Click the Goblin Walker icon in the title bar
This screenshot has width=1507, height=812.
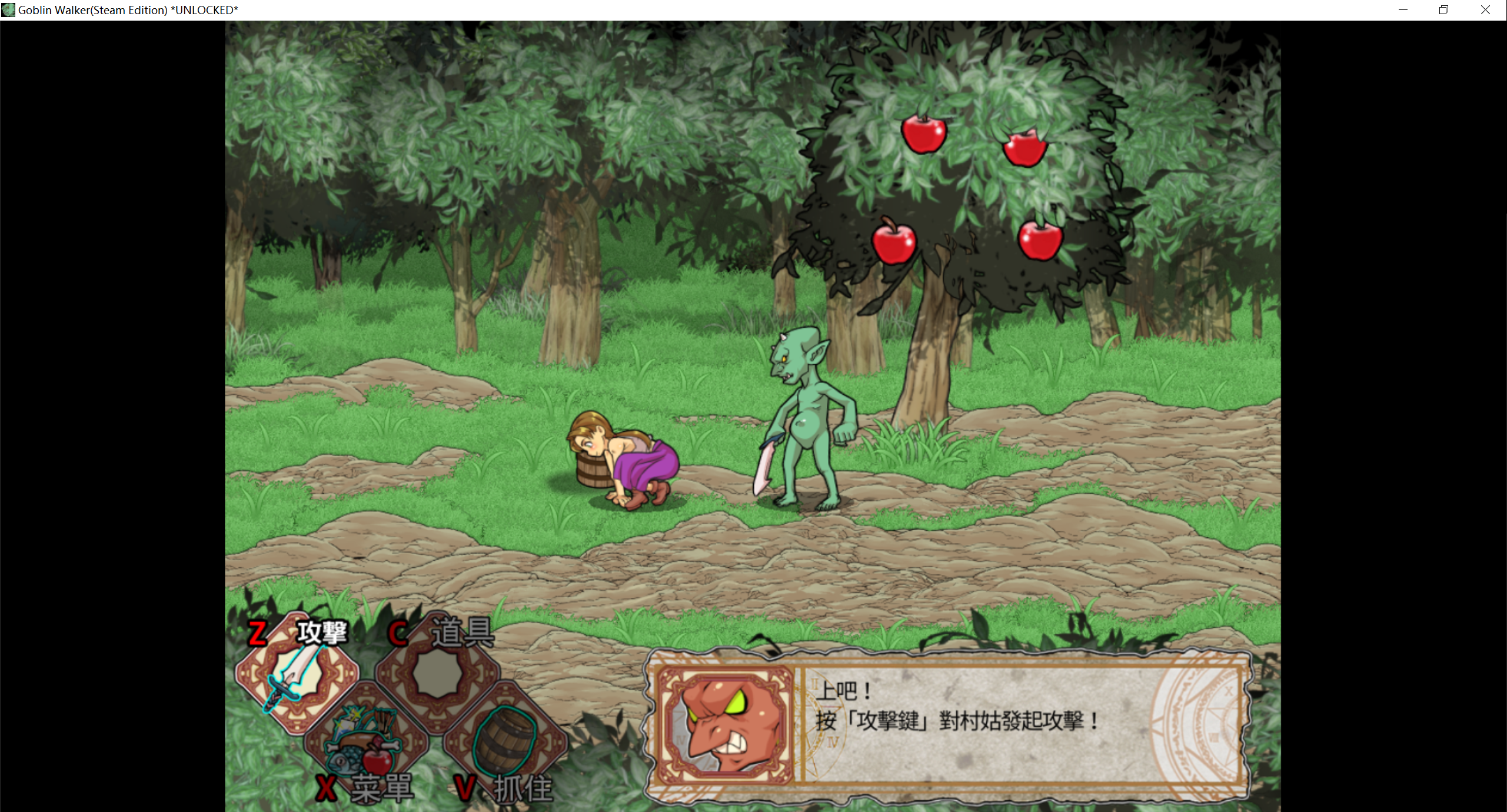(x=8, y=9)
